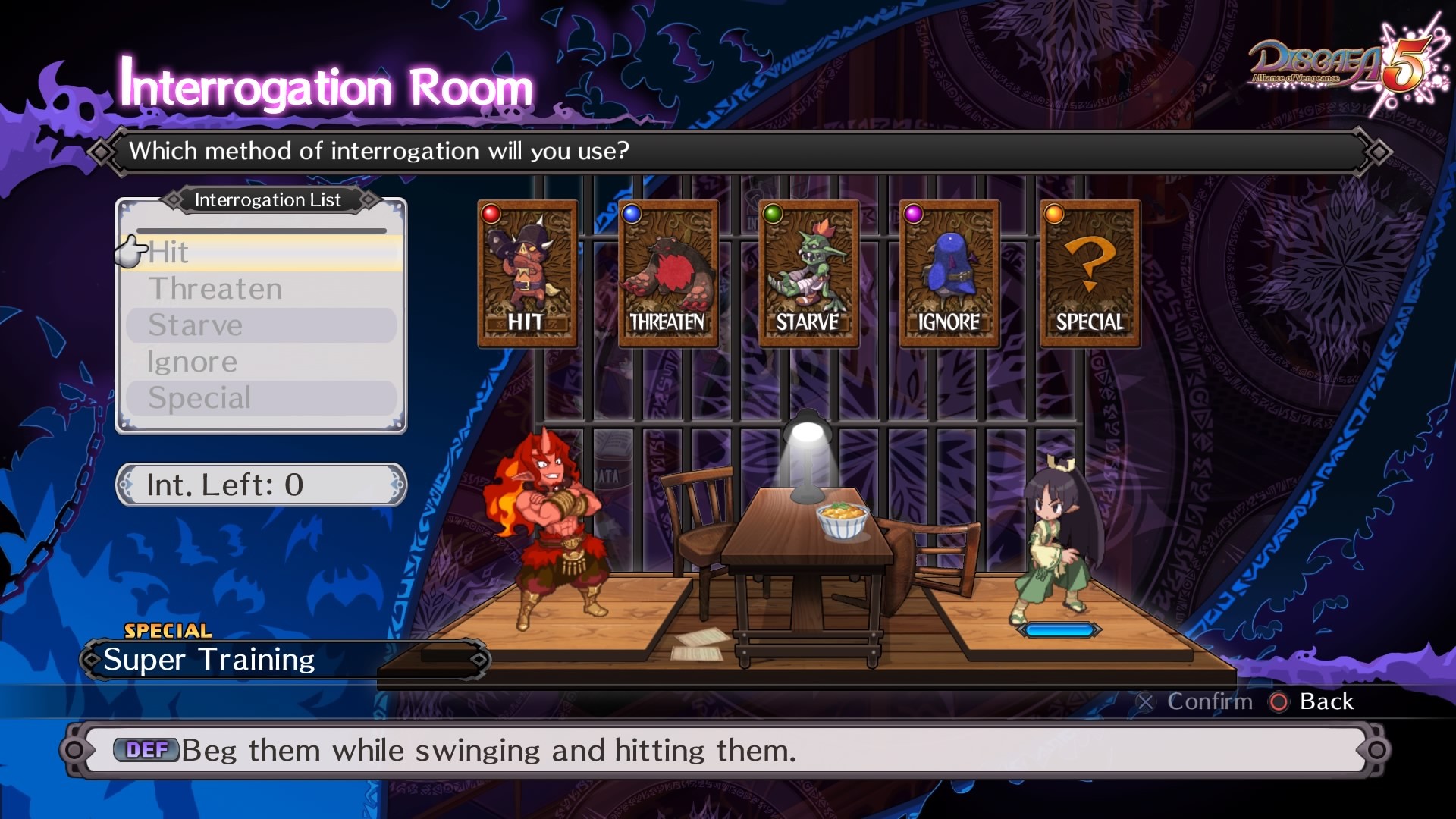Select Ignore in the Interrogation List

(262, 362)
